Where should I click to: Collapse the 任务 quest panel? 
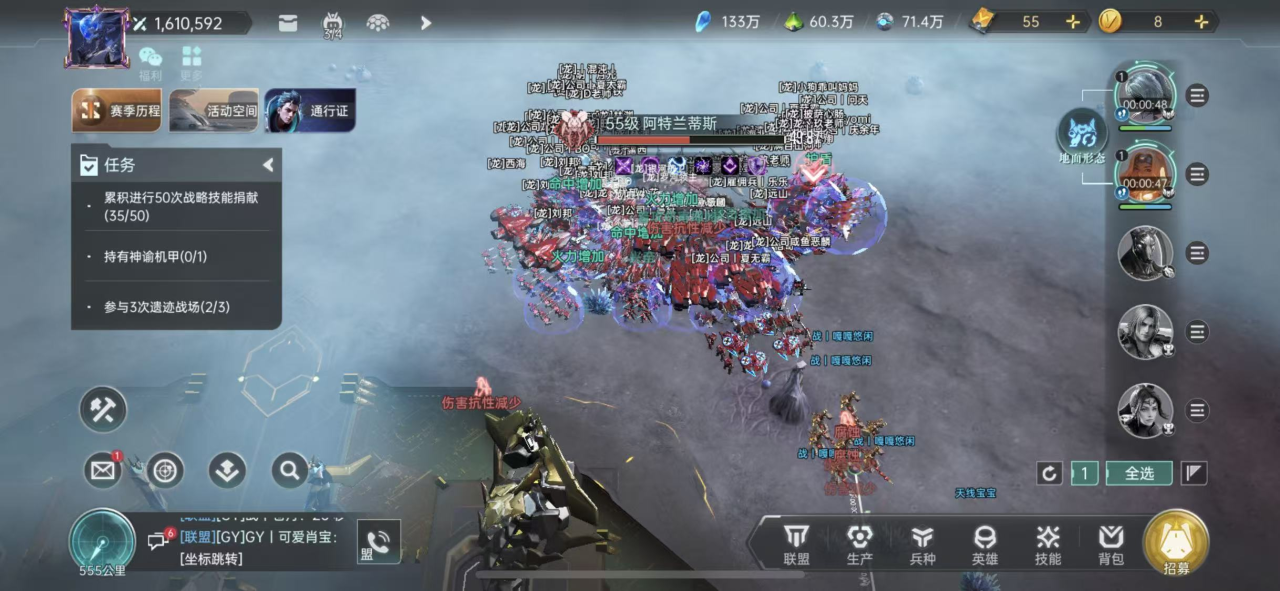point(268,165)
